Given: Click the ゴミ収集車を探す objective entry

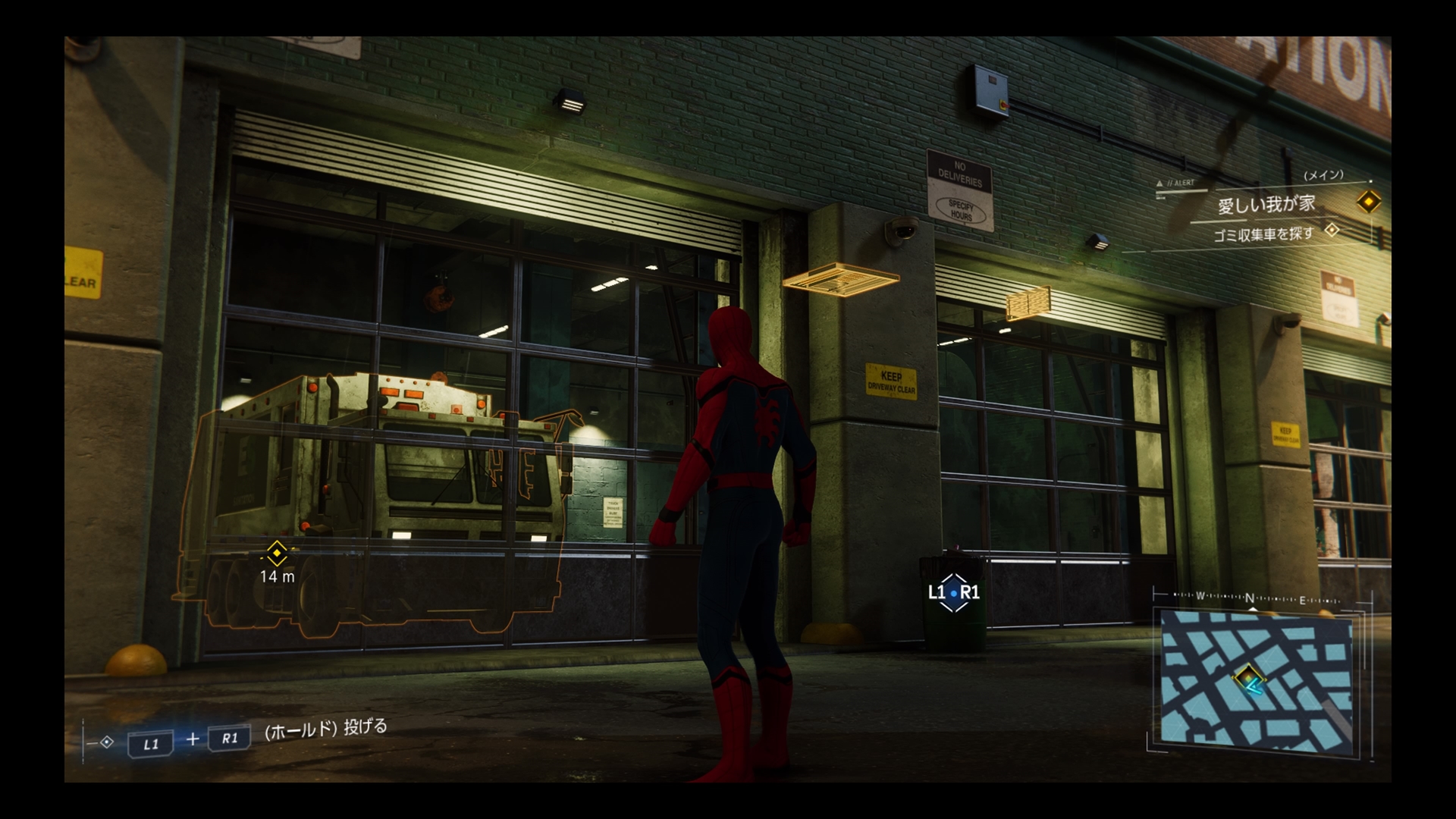Looking at the screenshot, I should coord(1263,234).
